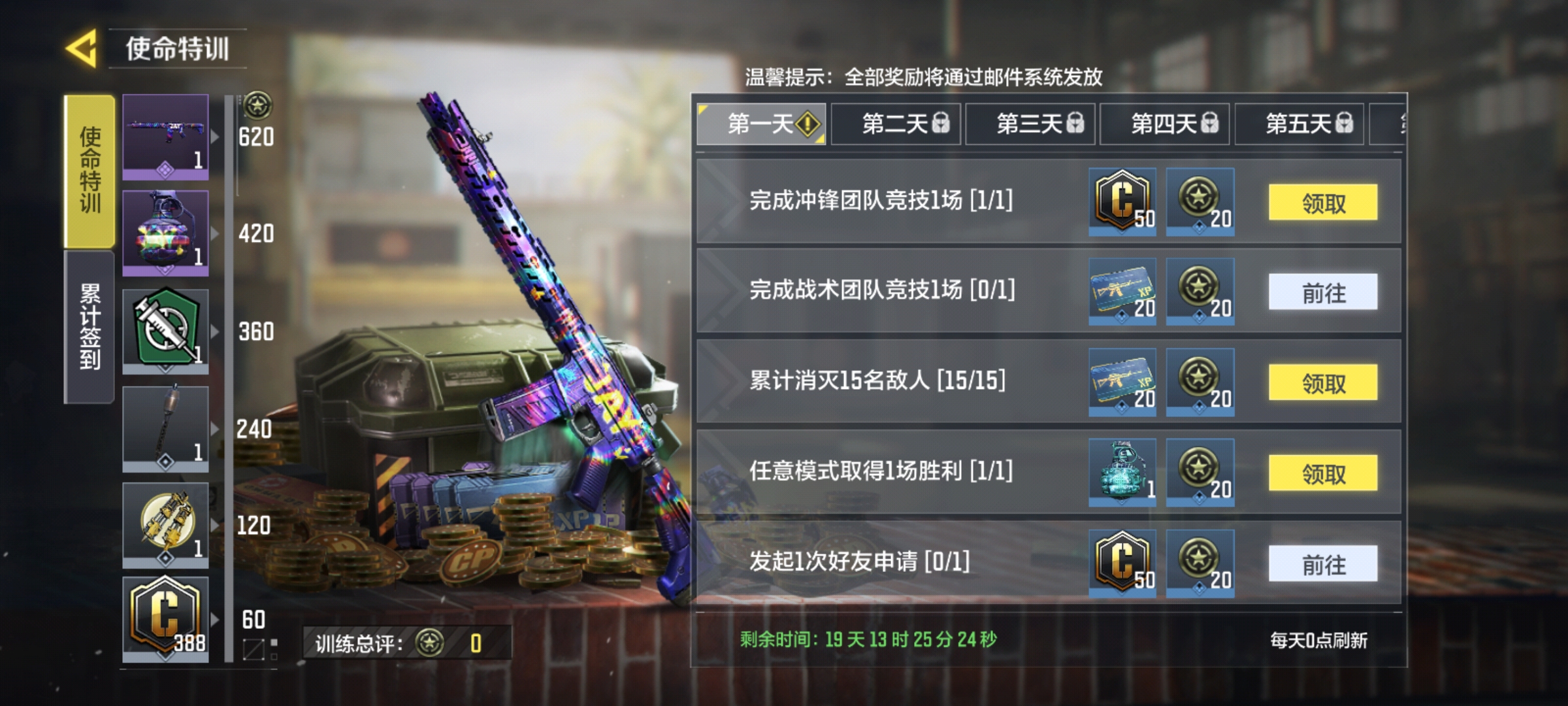The image size is (1568, 706).
Task: View the glitch grenade skin reward
Action: 165,232
